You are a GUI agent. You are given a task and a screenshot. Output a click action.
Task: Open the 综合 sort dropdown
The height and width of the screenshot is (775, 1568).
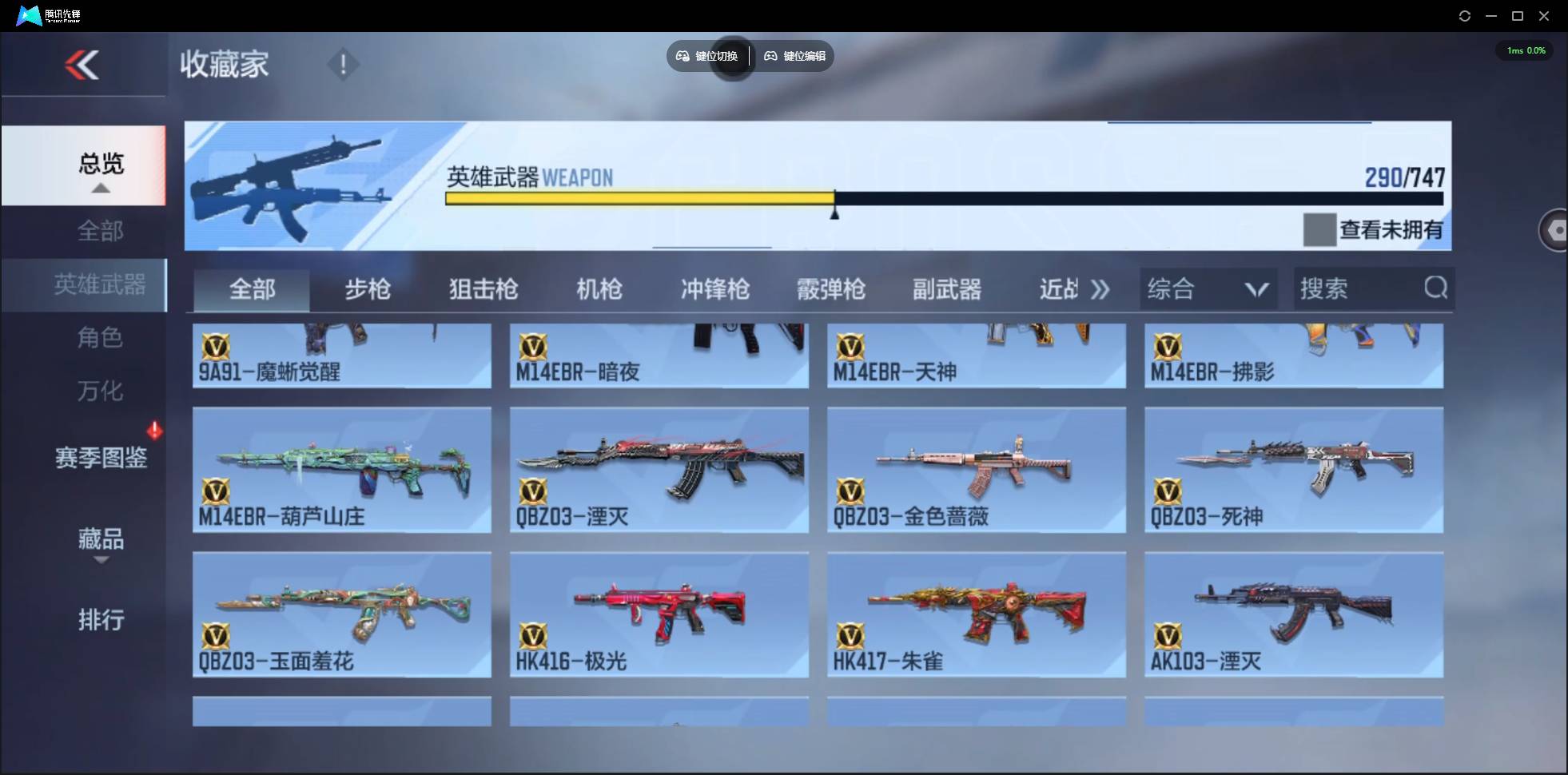point(1208,288)
